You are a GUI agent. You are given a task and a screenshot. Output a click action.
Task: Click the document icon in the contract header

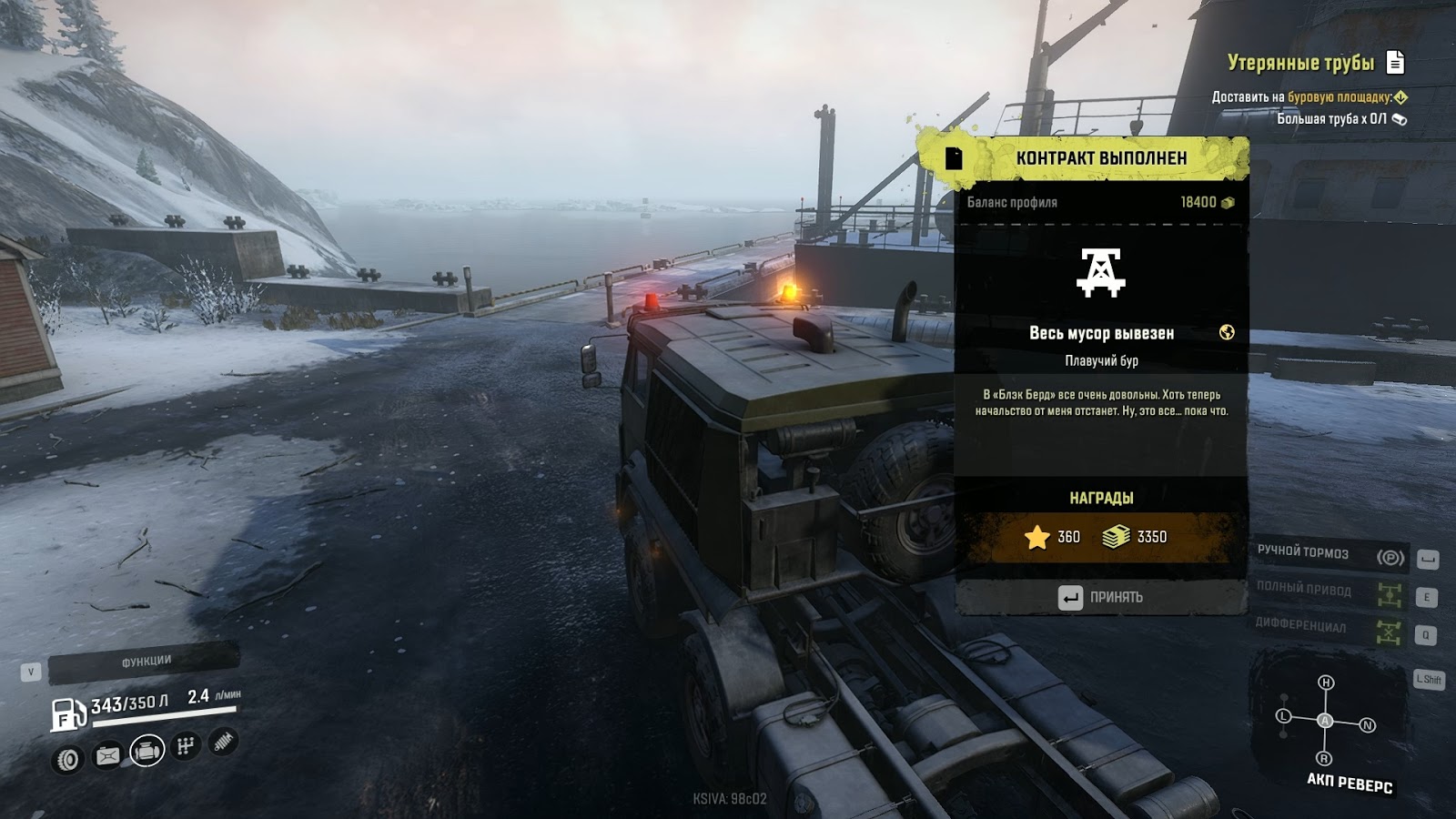(x=954, y=158)
